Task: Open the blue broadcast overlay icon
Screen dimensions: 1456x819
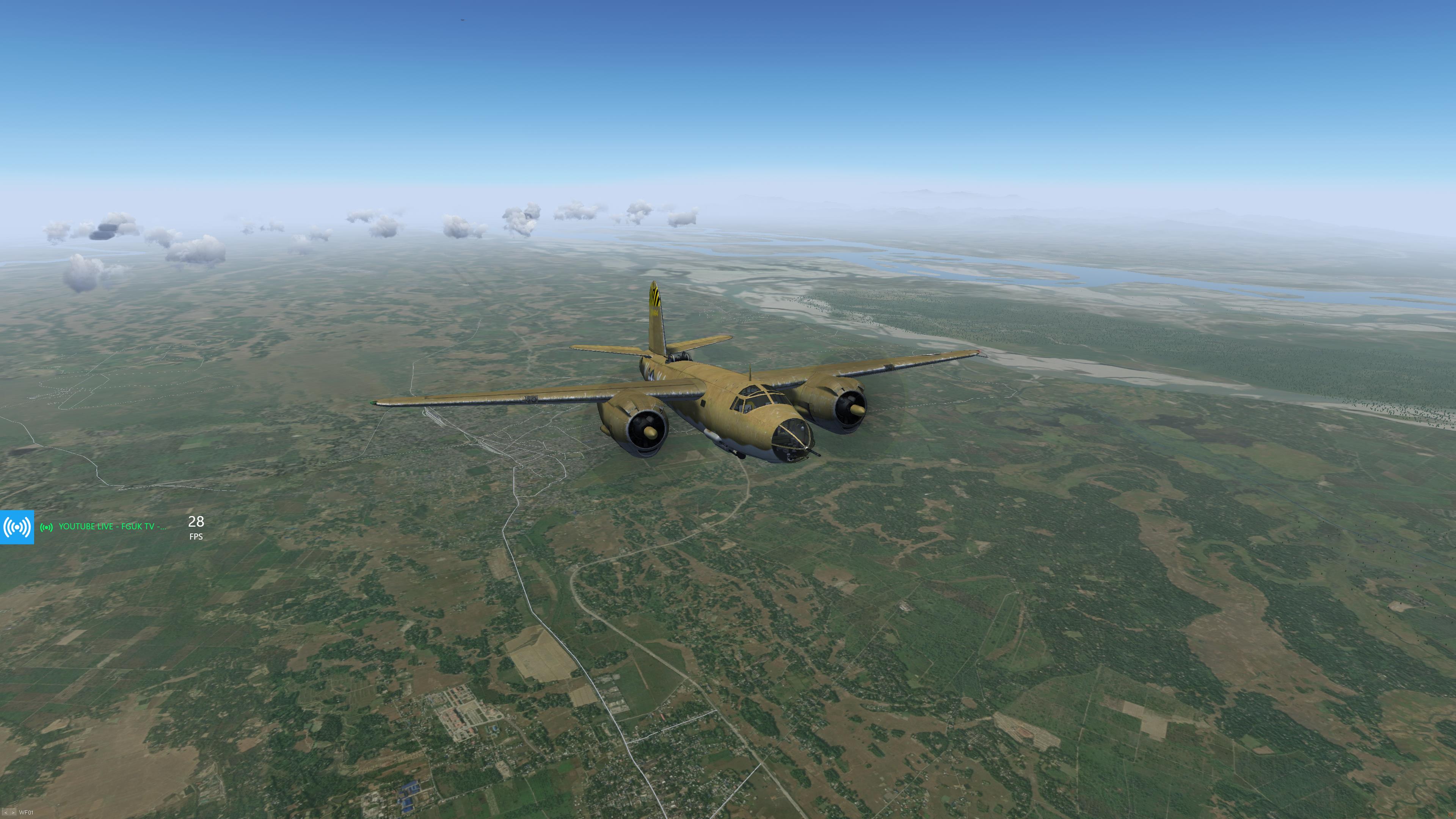Action: [17, 527]
